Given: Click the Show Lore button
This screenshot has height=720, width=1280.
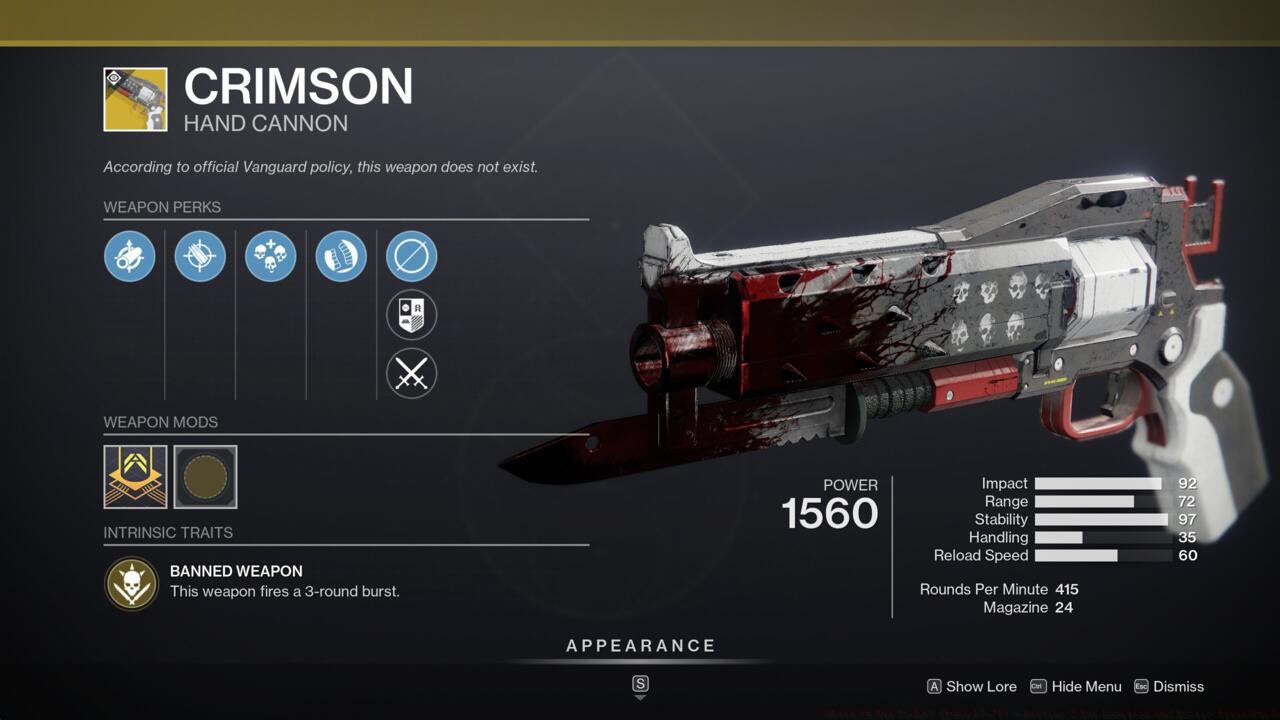Looking at the screenshot, I should pyautogui.click(x=981, y=687).
